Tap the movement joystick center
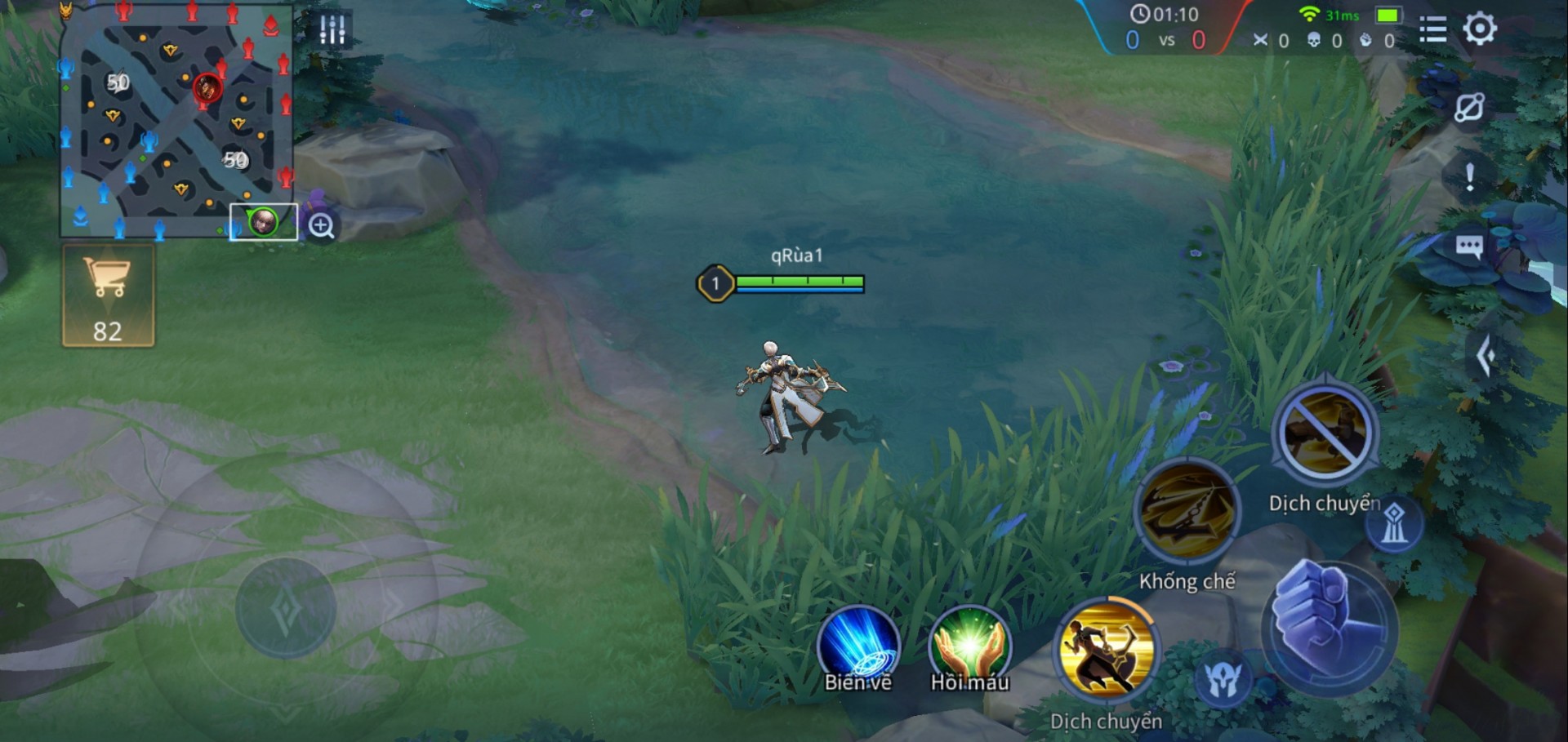Image resolution: width=1568 pixels, height=742 pixels. [x=286, y=608]
